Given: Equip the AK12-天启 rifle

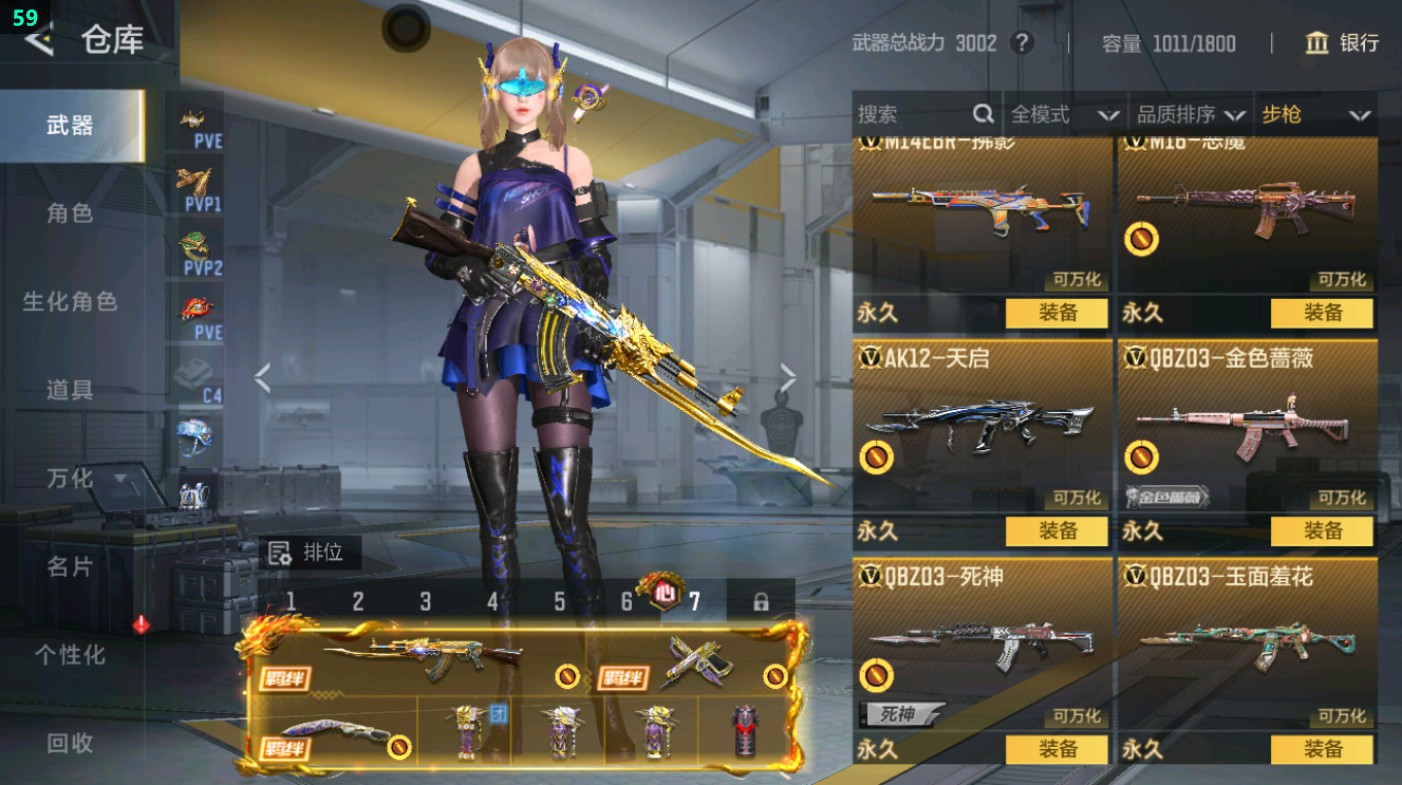Looking at the screenshot, I should 1057,531.
